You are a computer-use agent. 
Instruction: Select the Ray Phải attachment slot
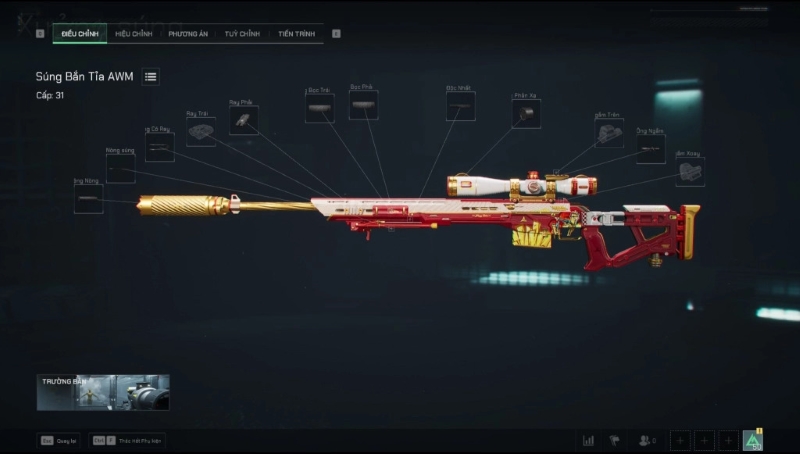tap(243, 121)
